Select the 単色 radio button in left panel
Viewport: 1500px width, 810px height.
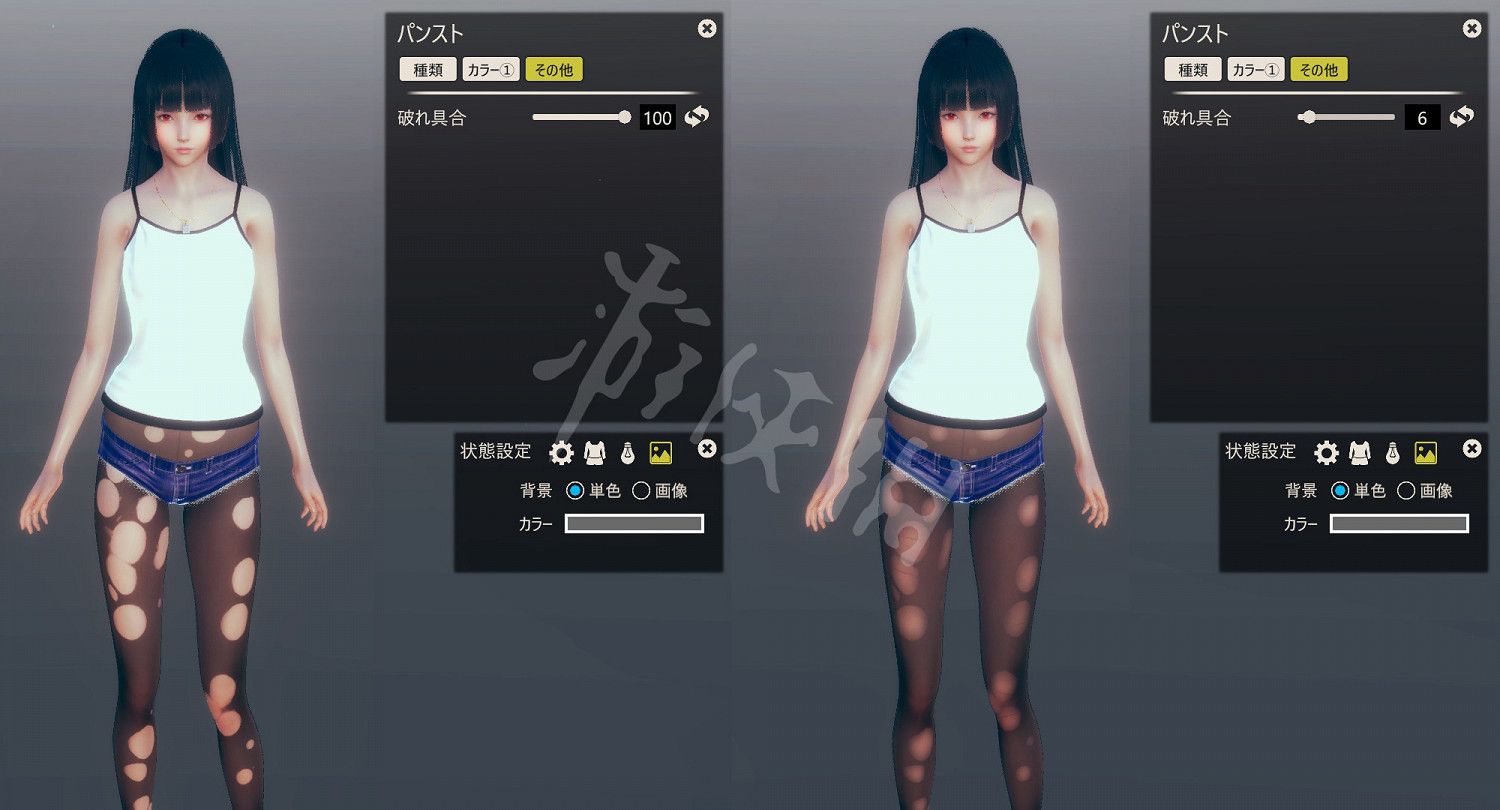[x=574, y=490]
